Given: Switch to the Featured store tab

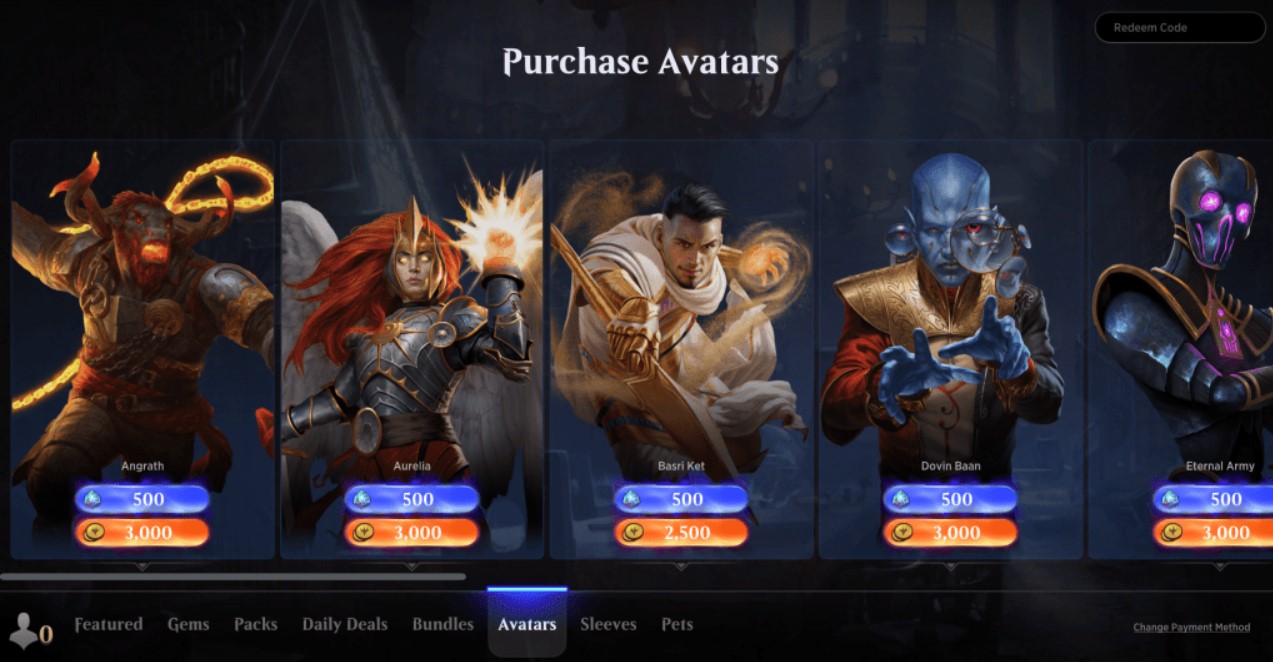Looking at the screenshot, I should [109, 625].
